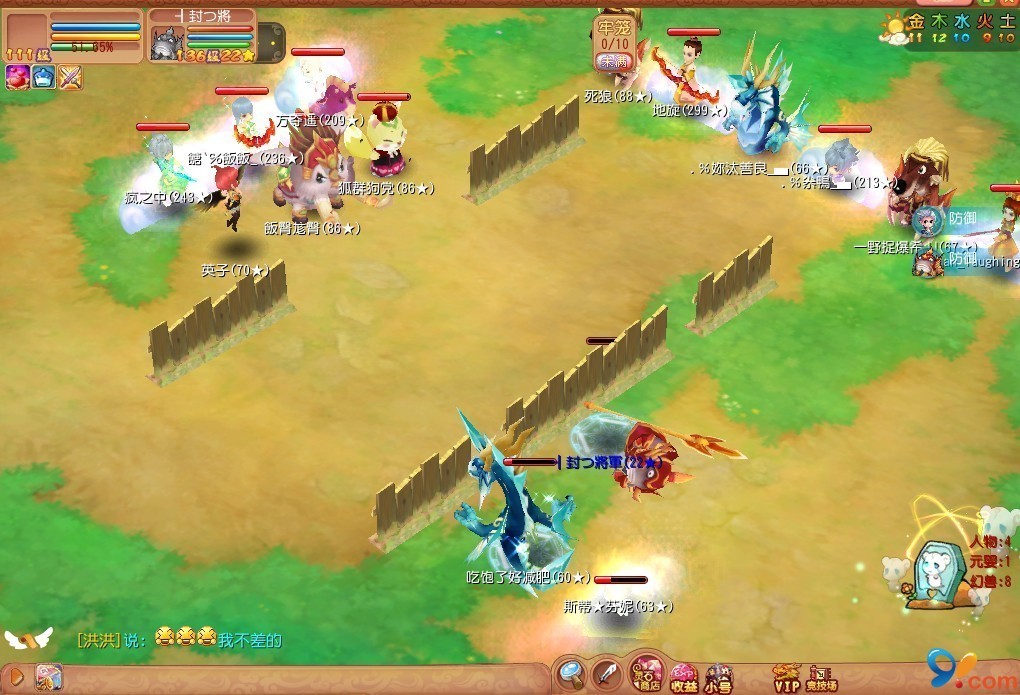Viewport: 1020px width, 695px height.
Task: Click the sword icon in the bottom bar
Action: click(607, 673)
